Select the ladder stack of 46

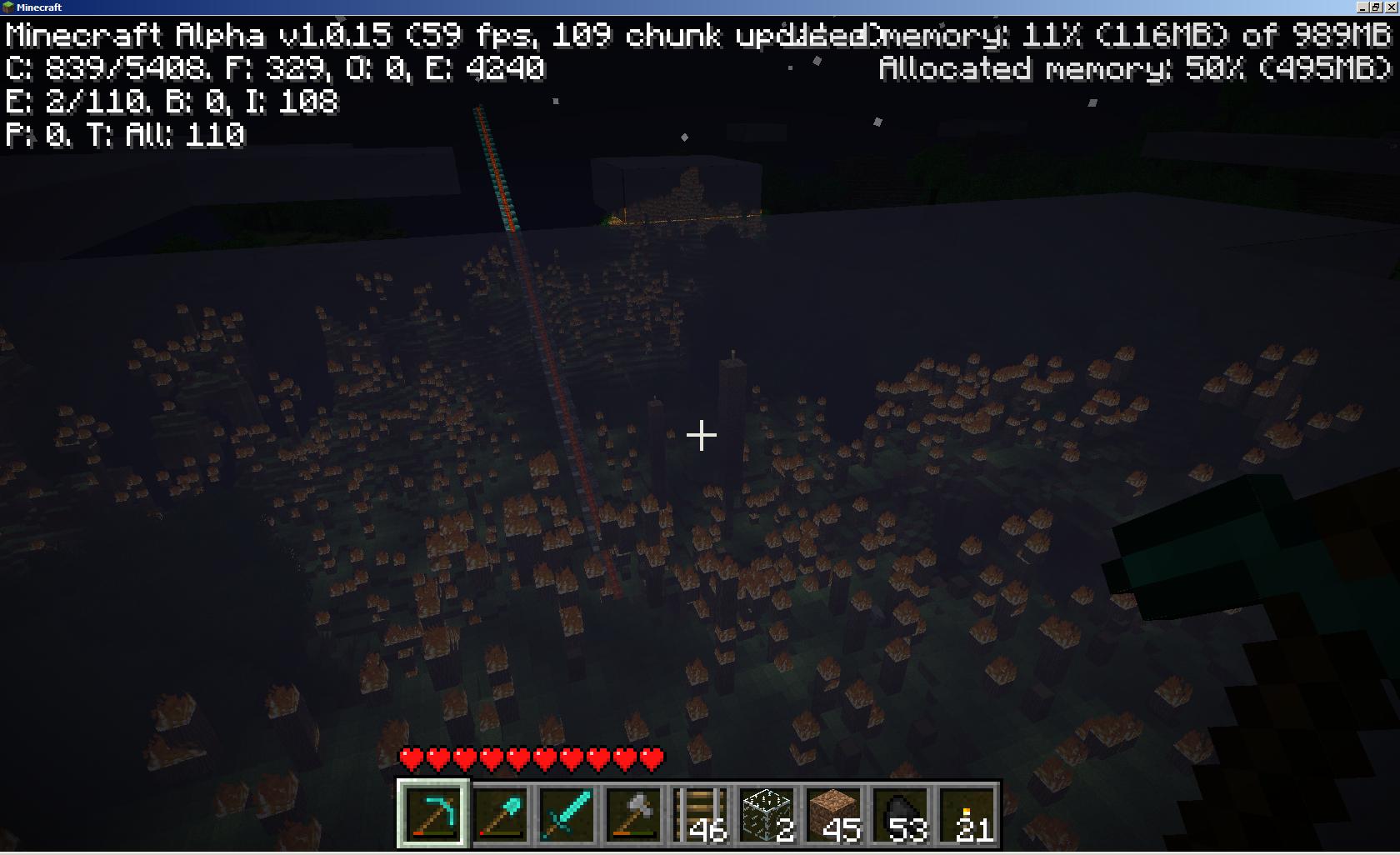coord(700,813)
